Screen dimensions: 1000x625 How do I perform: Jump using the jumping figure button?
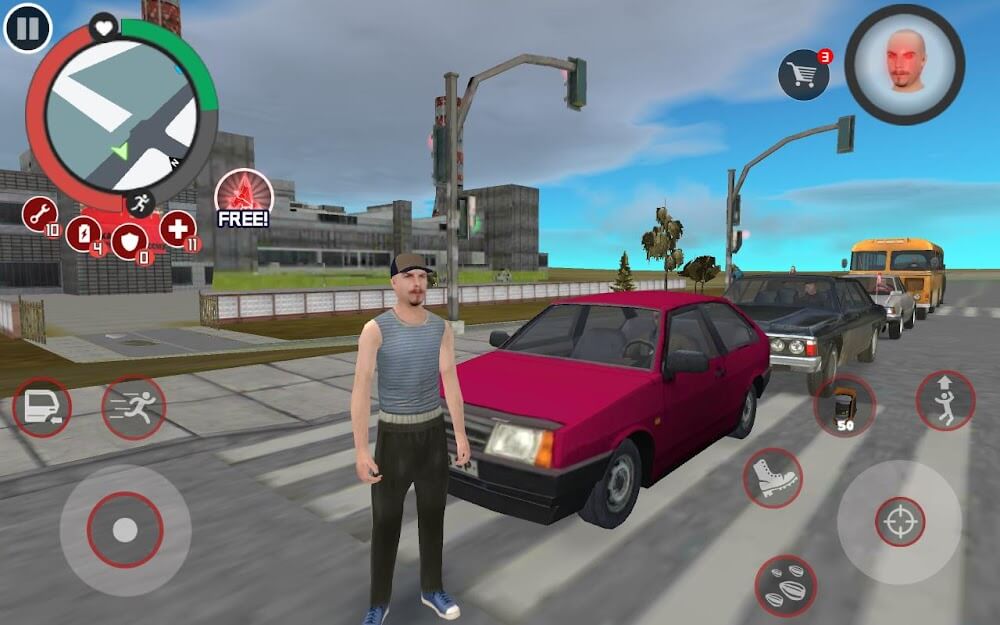(x=945, y=400)
